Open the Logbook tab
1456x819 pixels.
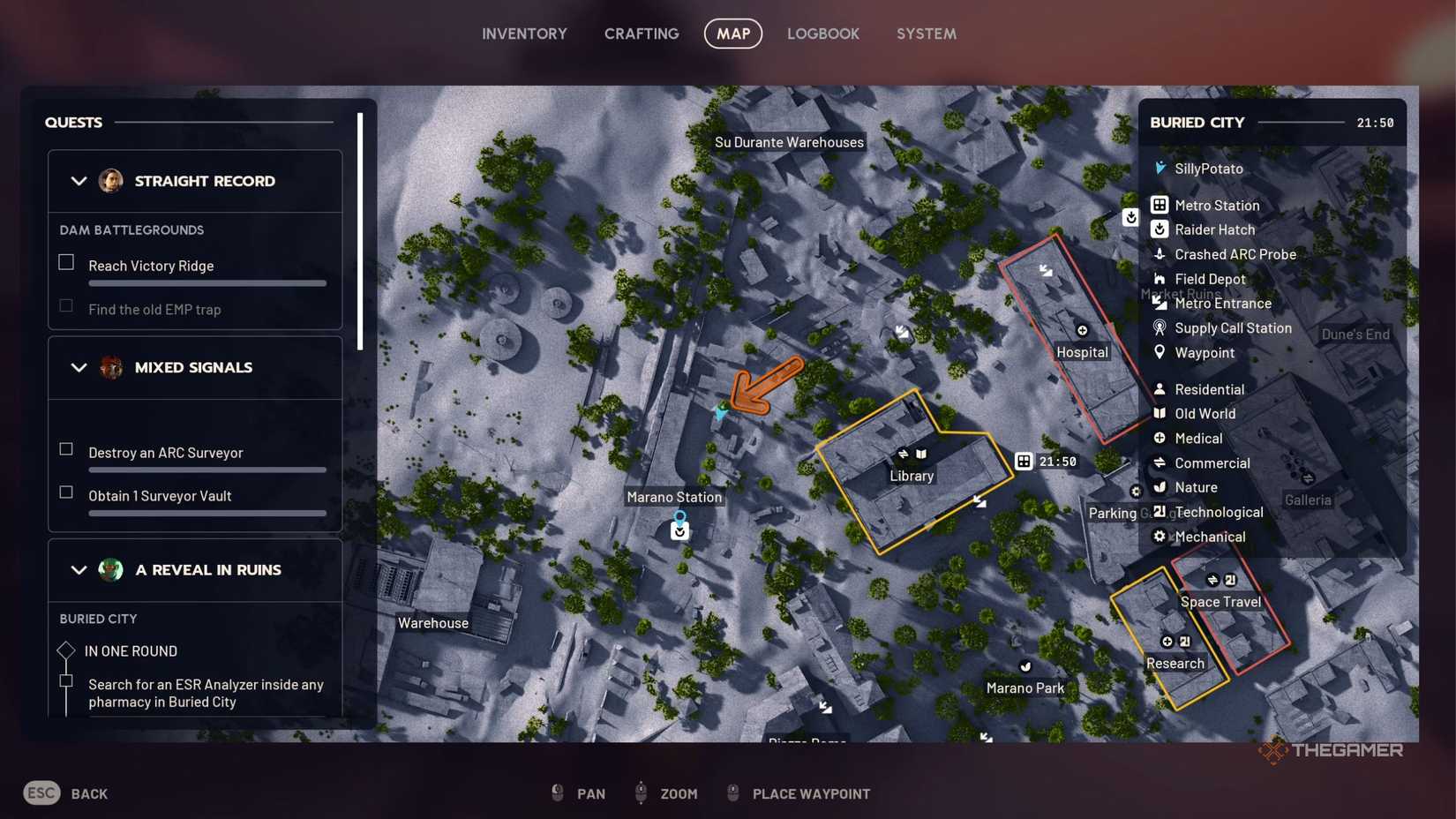point(822,34)
